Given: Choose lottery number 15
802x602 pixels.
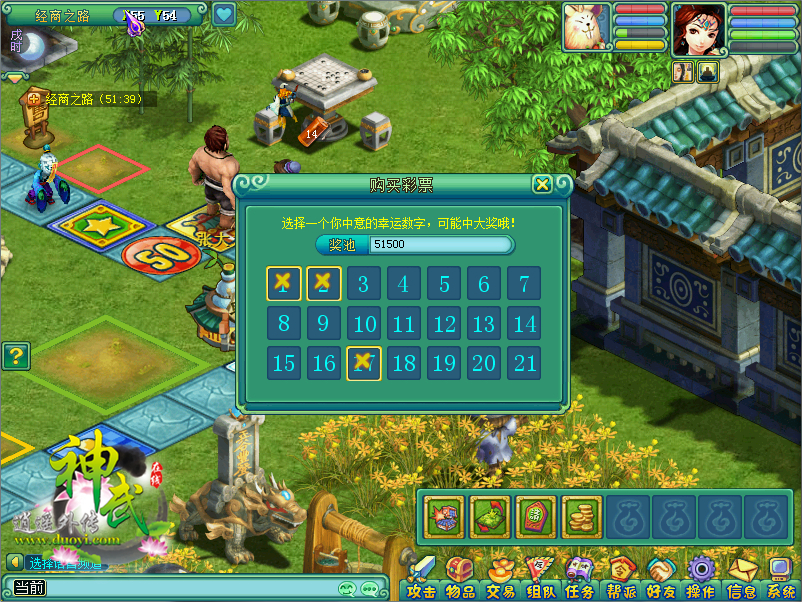Looking at the screenshot, I should tap(284, 363).
